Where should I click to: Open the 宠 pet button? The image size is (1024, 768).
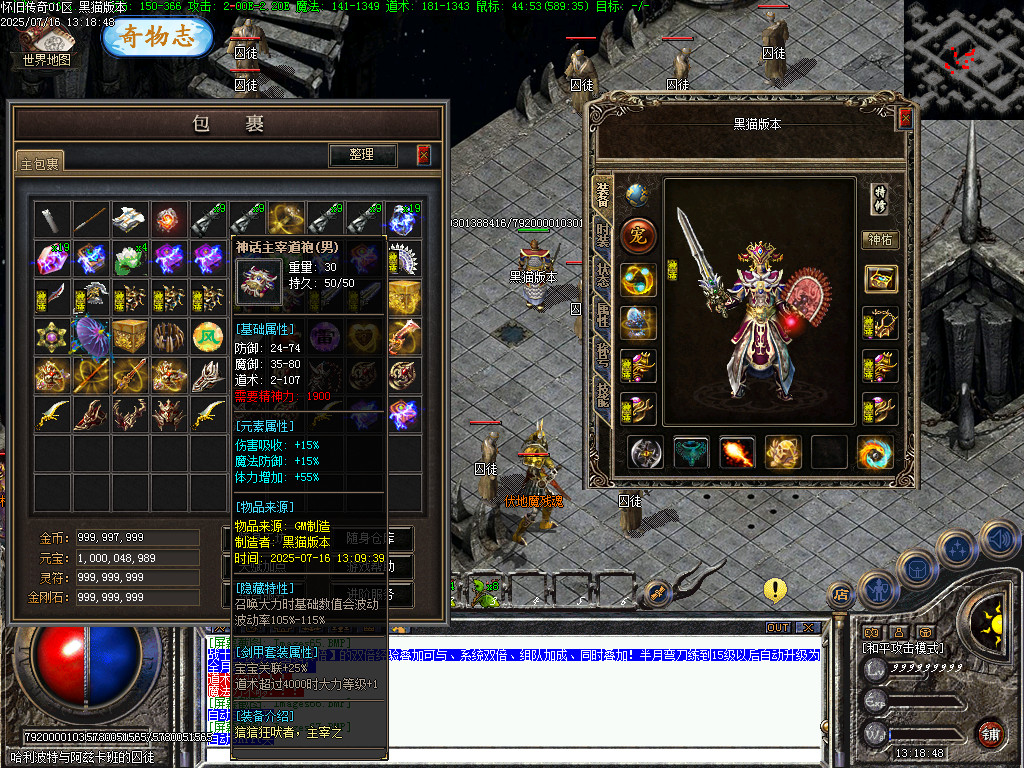click(638, 237)
